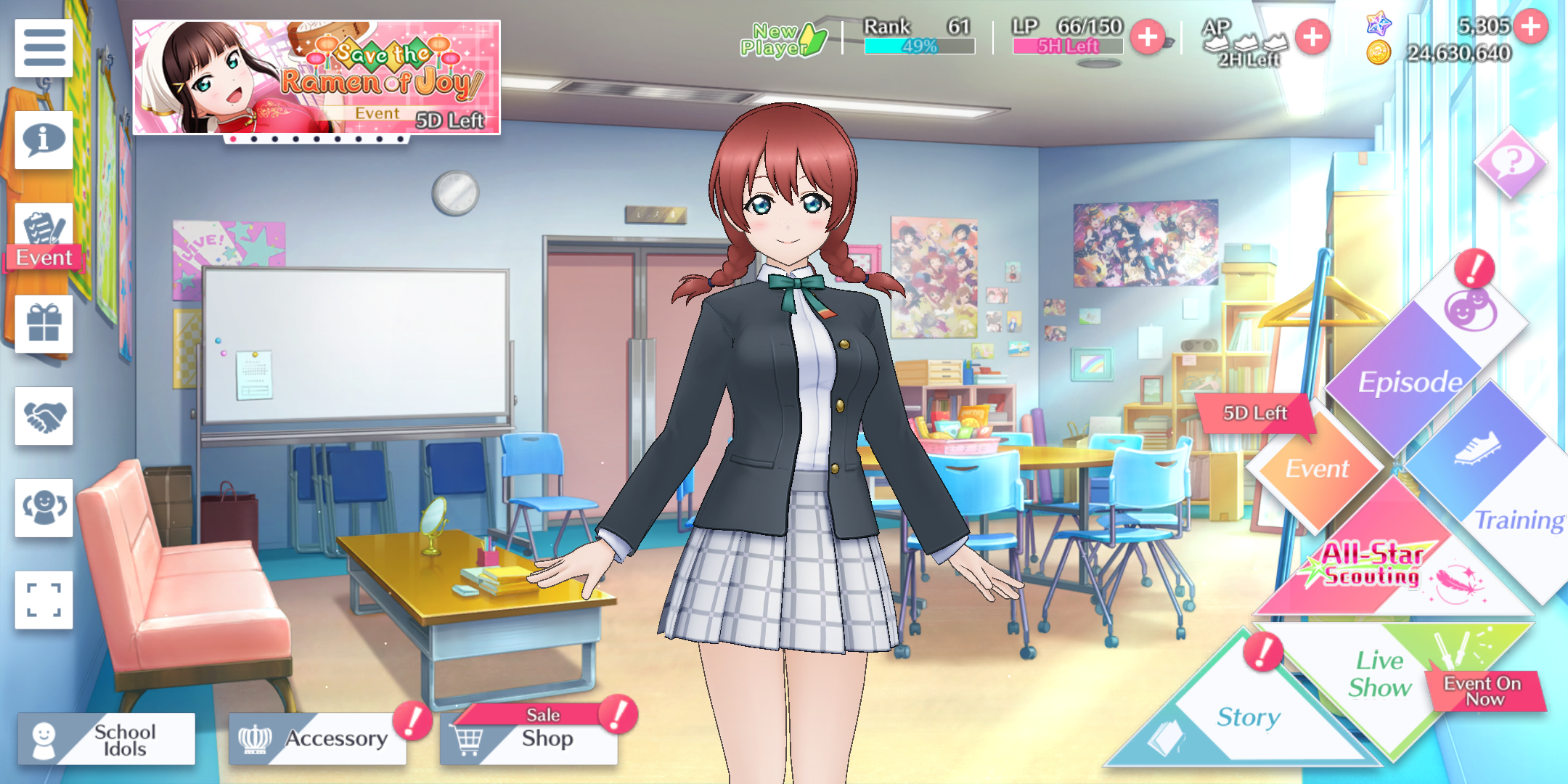Open the Accessory menu
The width and height of the screenshot is (1568, 784).
[317, 739]
